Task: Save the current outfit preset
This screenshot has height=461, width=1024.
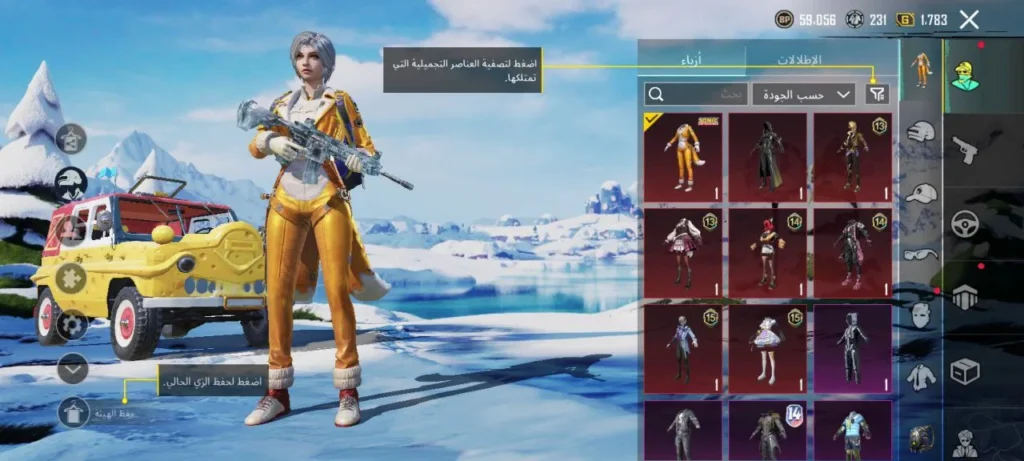Action: [x=74, y=412]
